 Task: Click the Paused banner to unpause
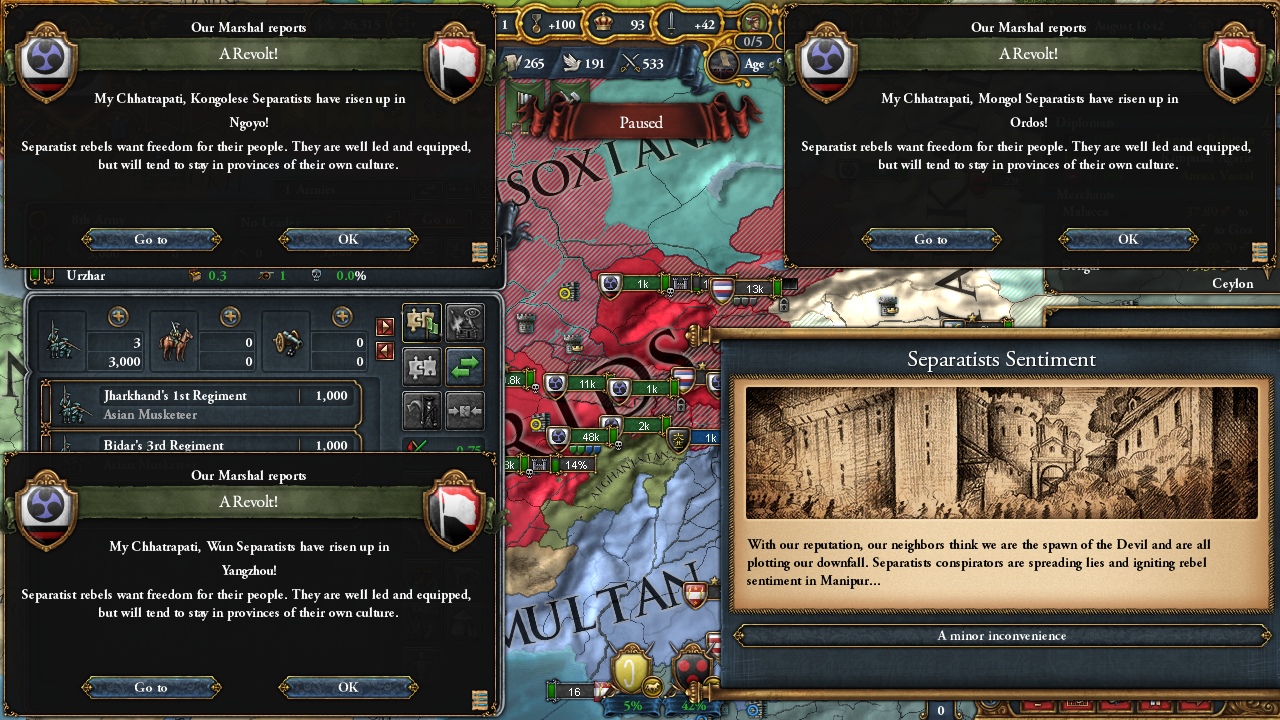[639, 122]
